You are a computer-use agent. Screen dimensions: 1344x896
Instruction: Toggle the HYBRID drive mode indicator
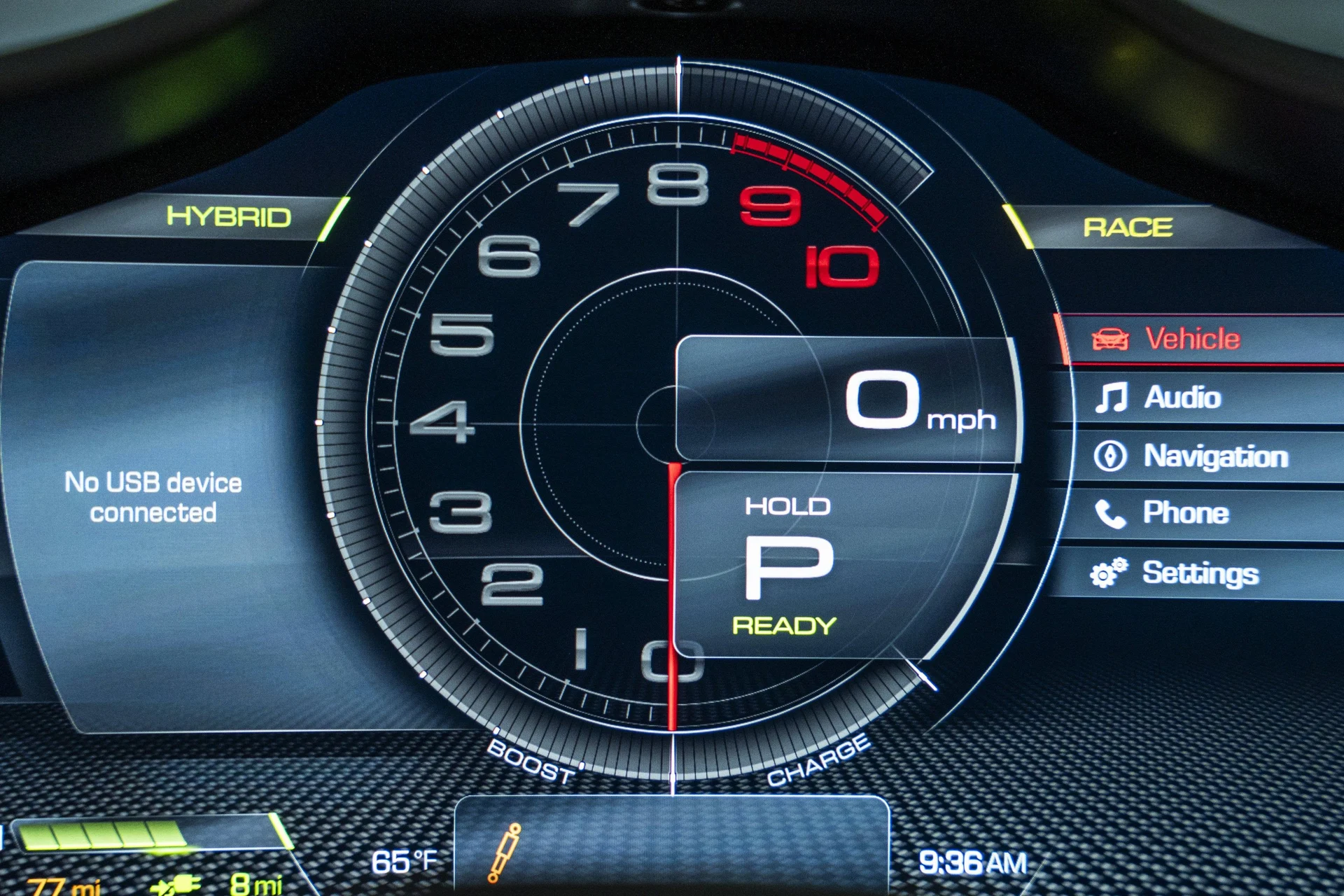(x=229, y=217)
